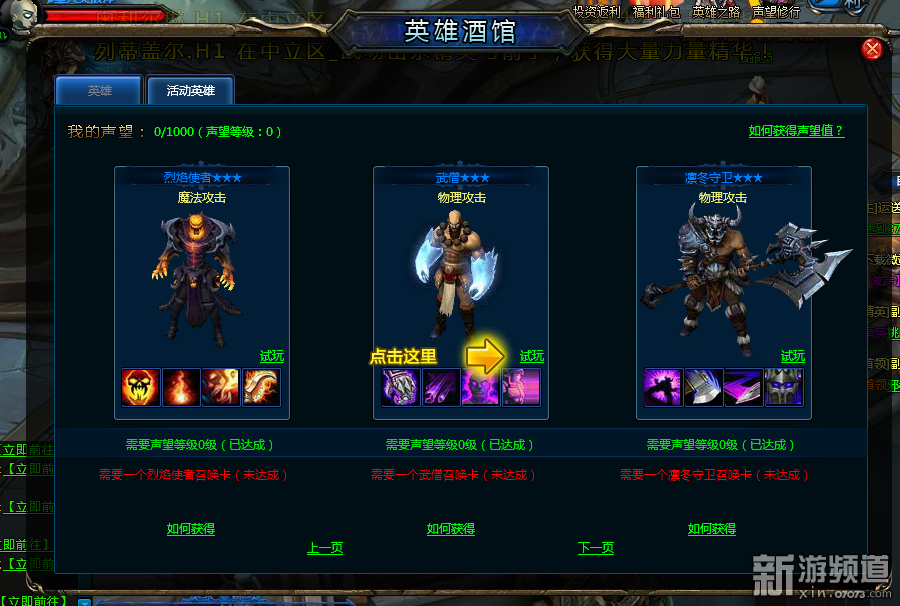Image resolution: width=900 pixels, height=606 pixels.
Task: Try out the 烈焰使者 hero via 试玩
Action: pos(272,356)
